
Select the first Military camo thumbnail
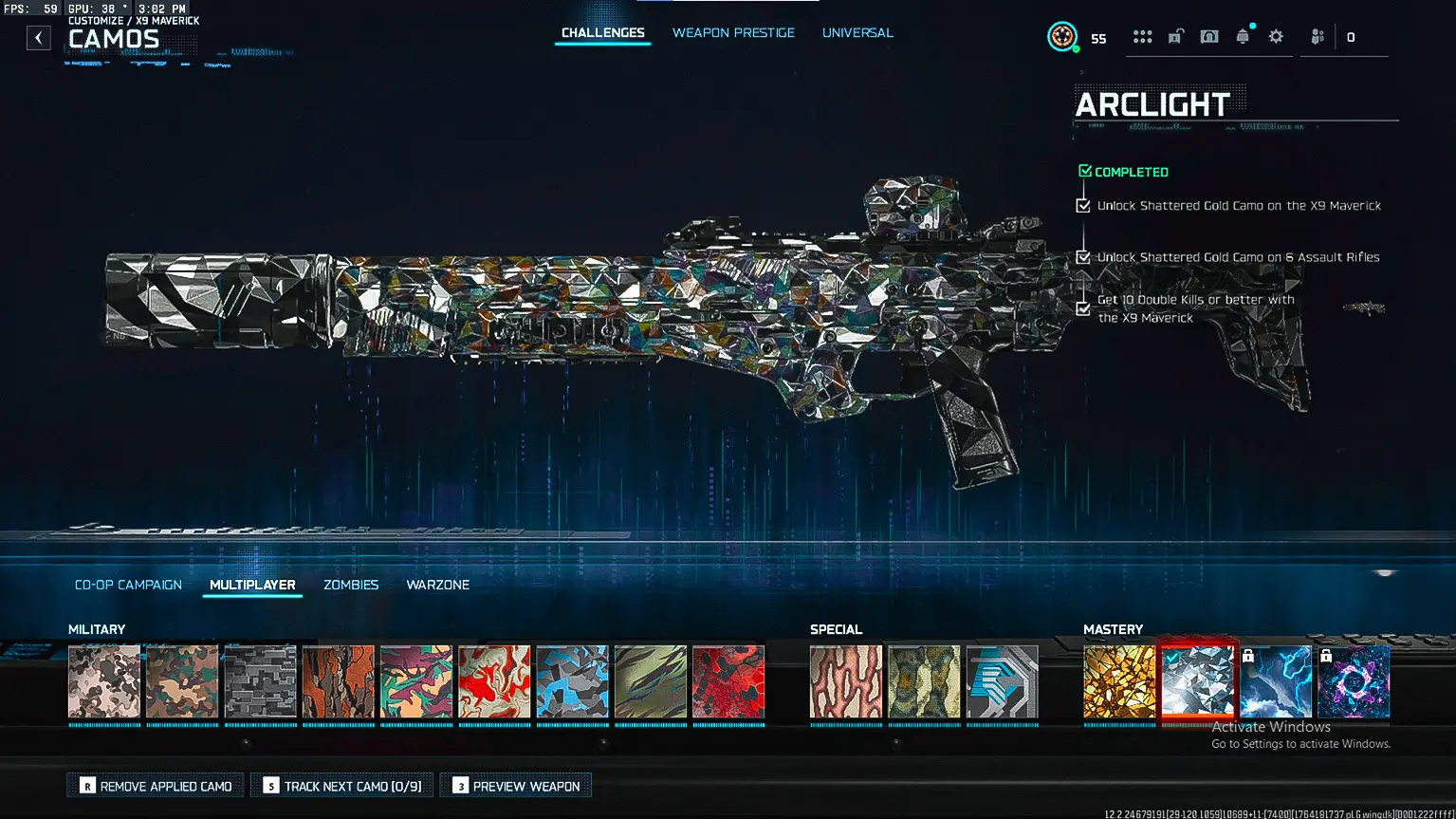103,681
